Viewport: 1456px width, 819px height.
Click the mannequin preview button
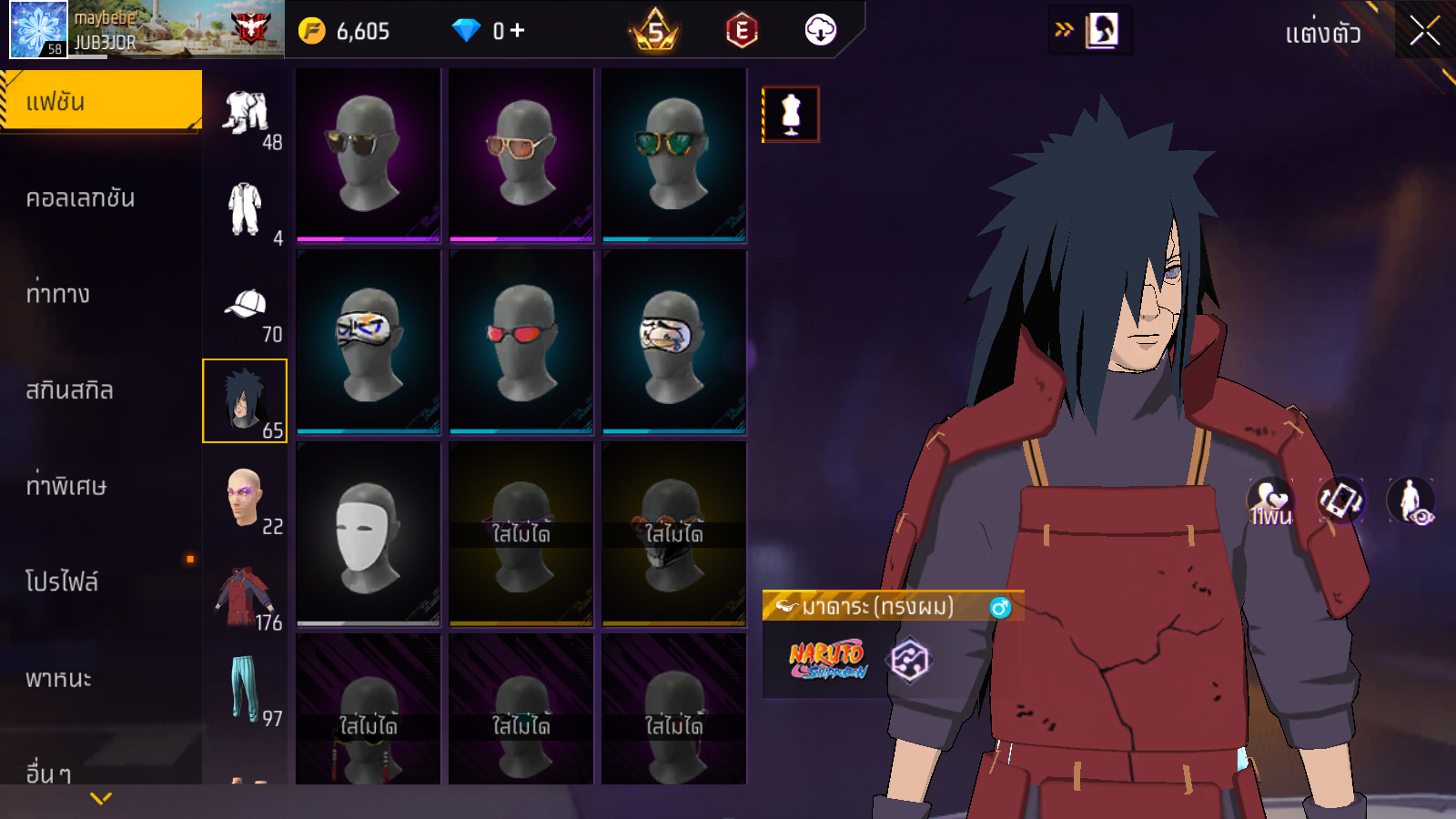point(791,115)
